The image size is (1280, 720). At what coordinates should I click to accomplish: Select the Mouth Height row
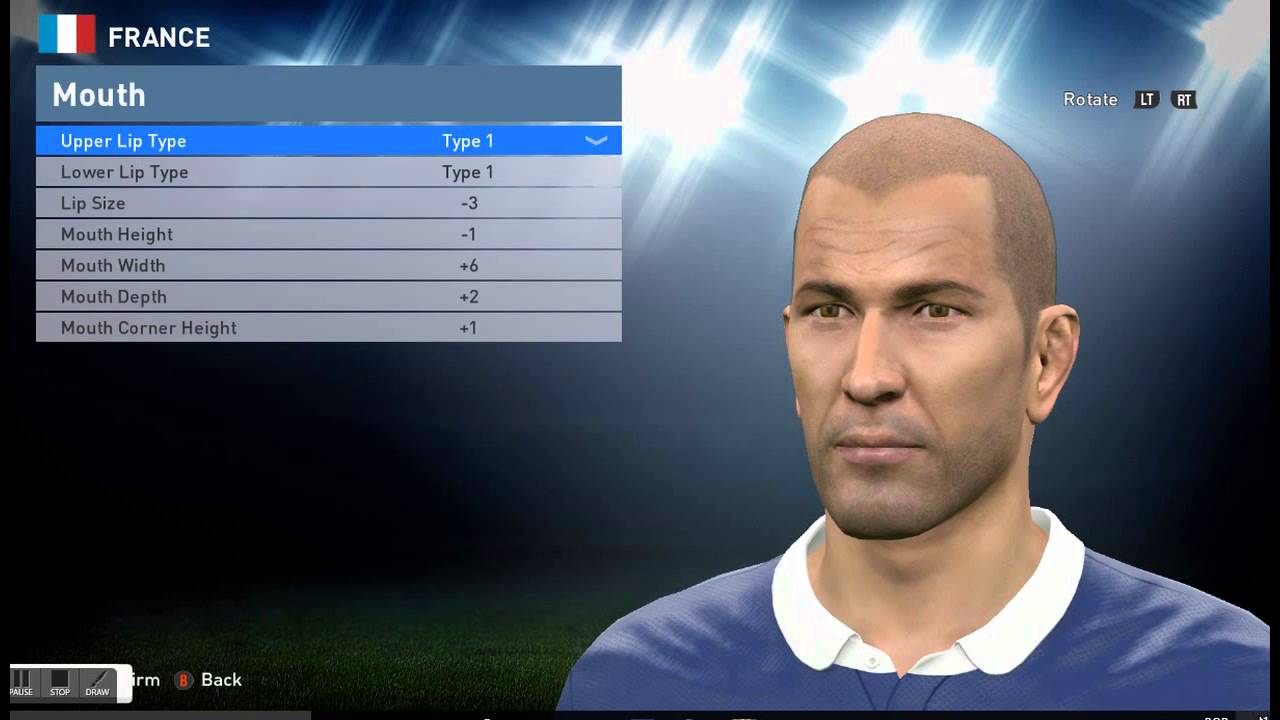click(330, 234)
